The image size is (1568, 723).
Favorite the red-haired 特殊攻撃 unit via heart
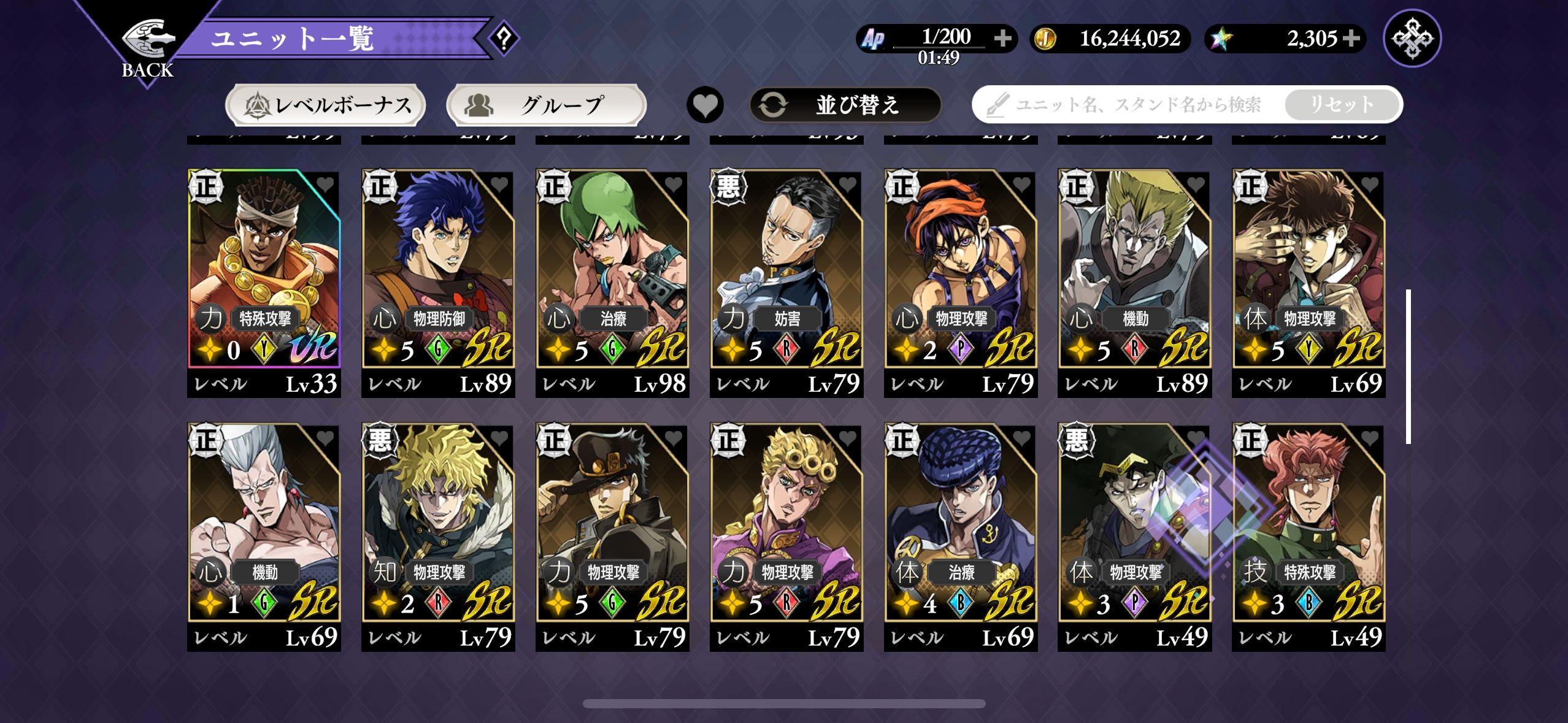pyautogui.click(x=1370, y=438)
